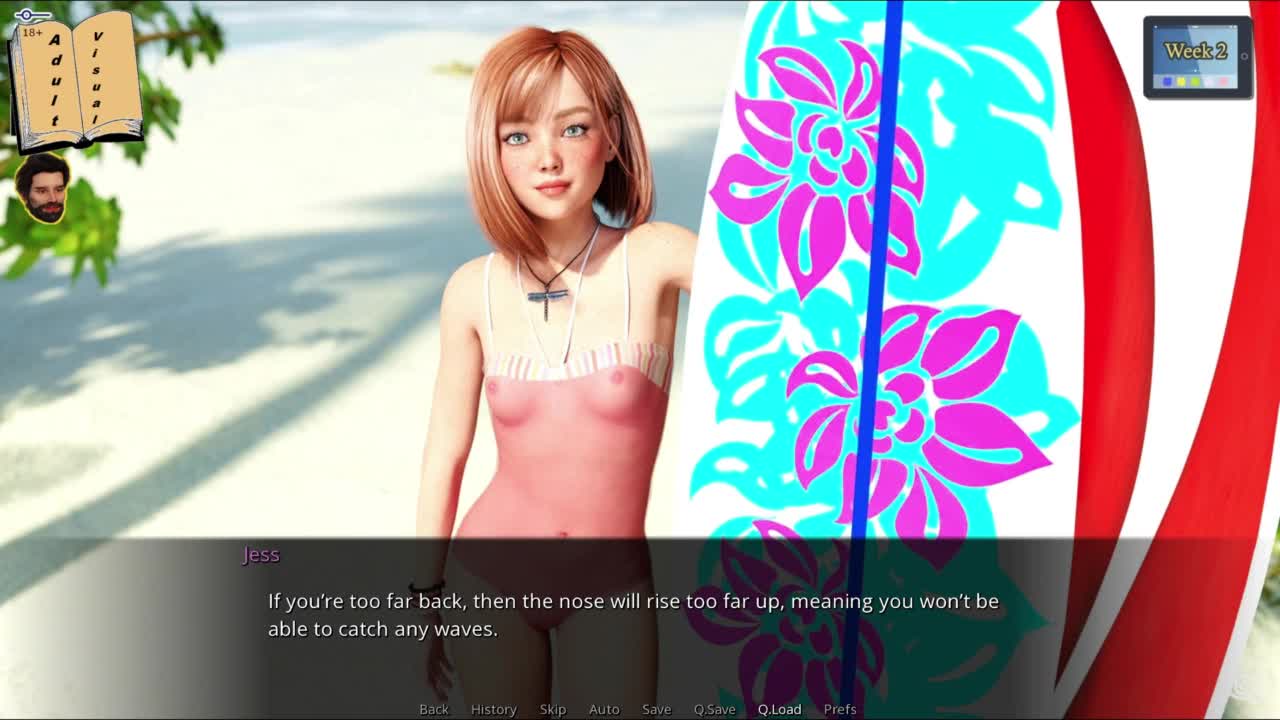This screenshot has height=720, width=1280.
Task: Toggle Auto-advance dialogue
Action: pyautogui.click(x=604, y=709)
